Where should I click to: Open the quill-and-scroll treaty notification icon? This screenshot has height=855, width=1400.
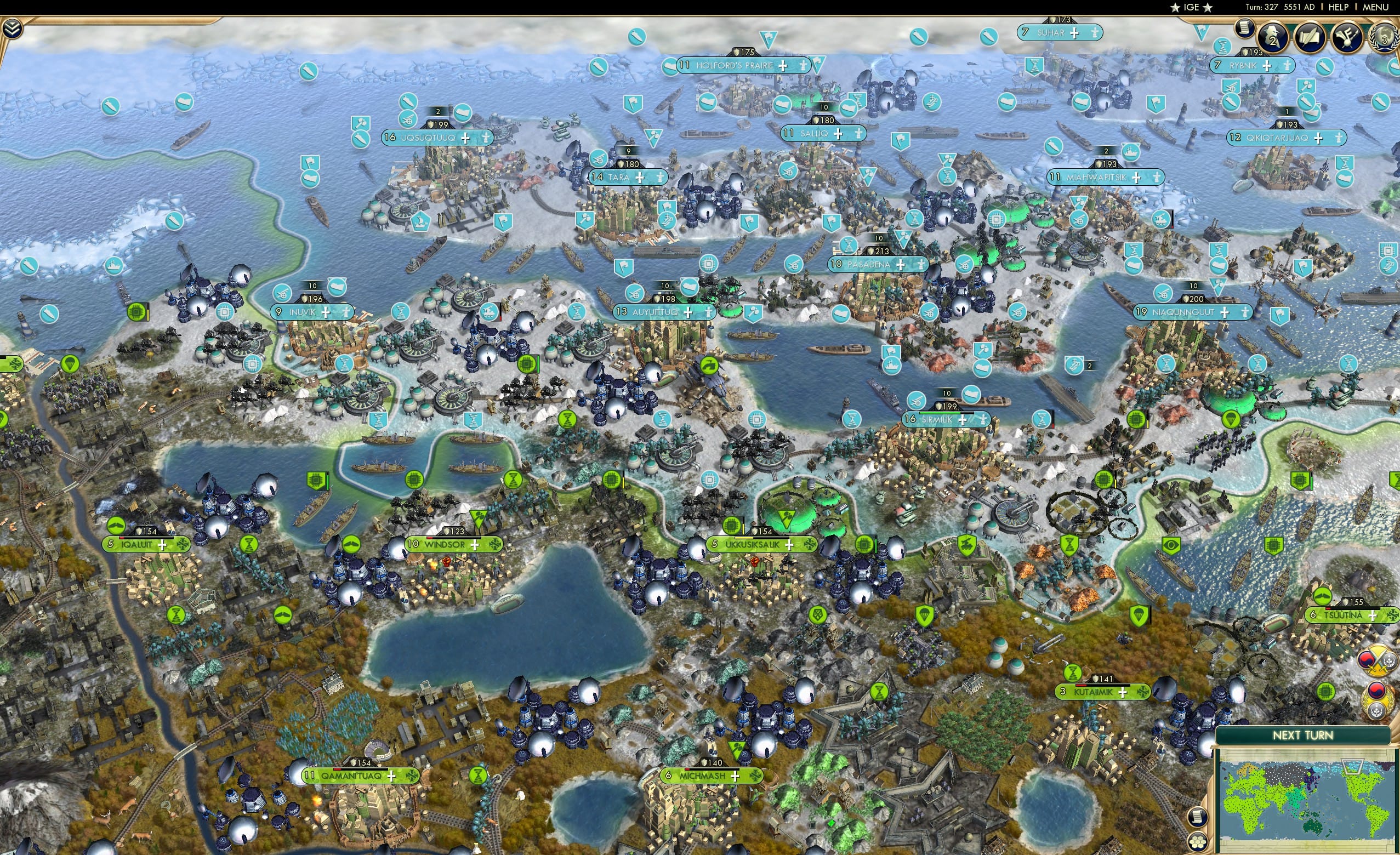pos(1310,36)
